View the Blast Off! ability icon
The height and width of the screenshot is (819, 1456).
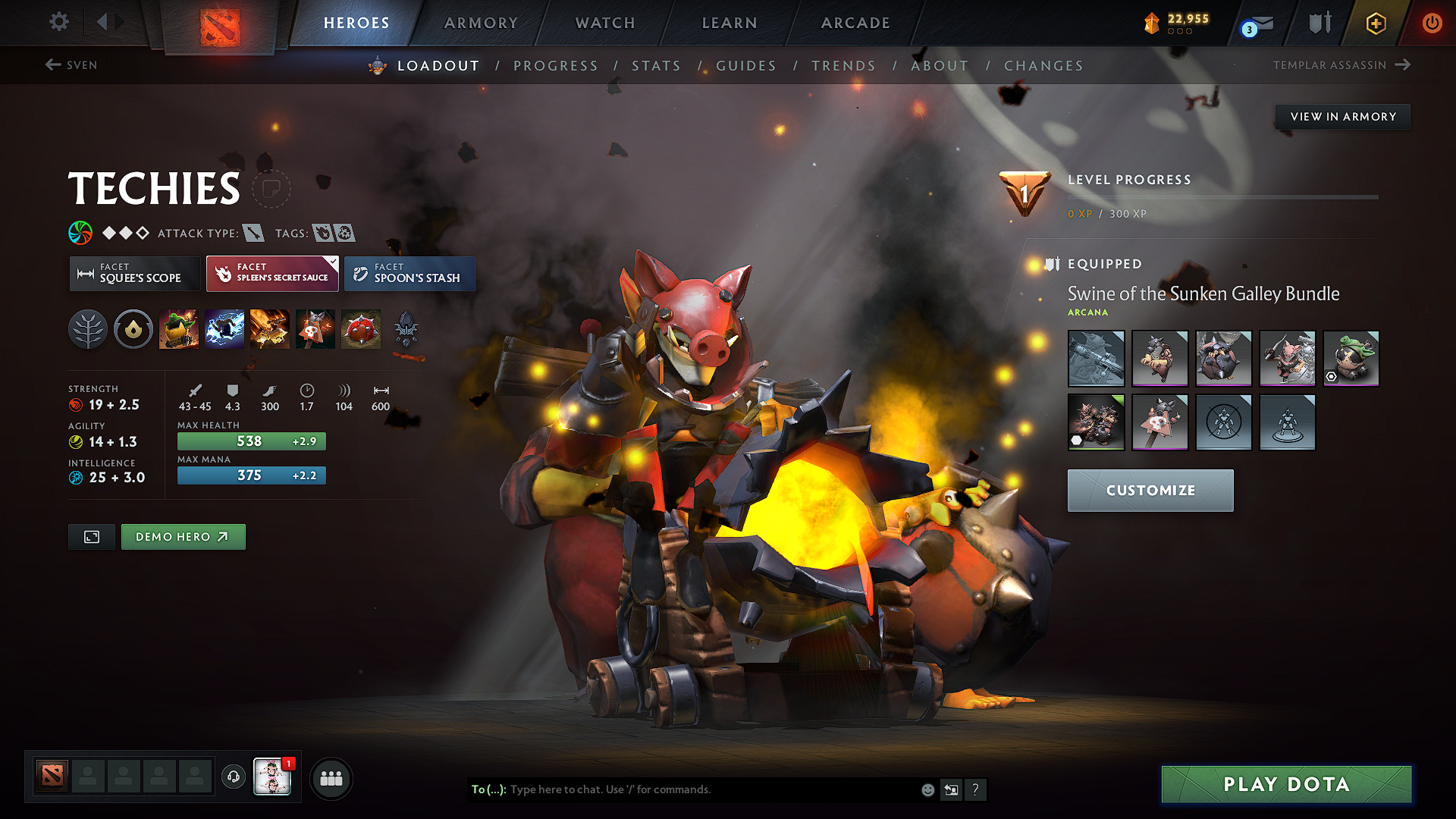[270, 328]
